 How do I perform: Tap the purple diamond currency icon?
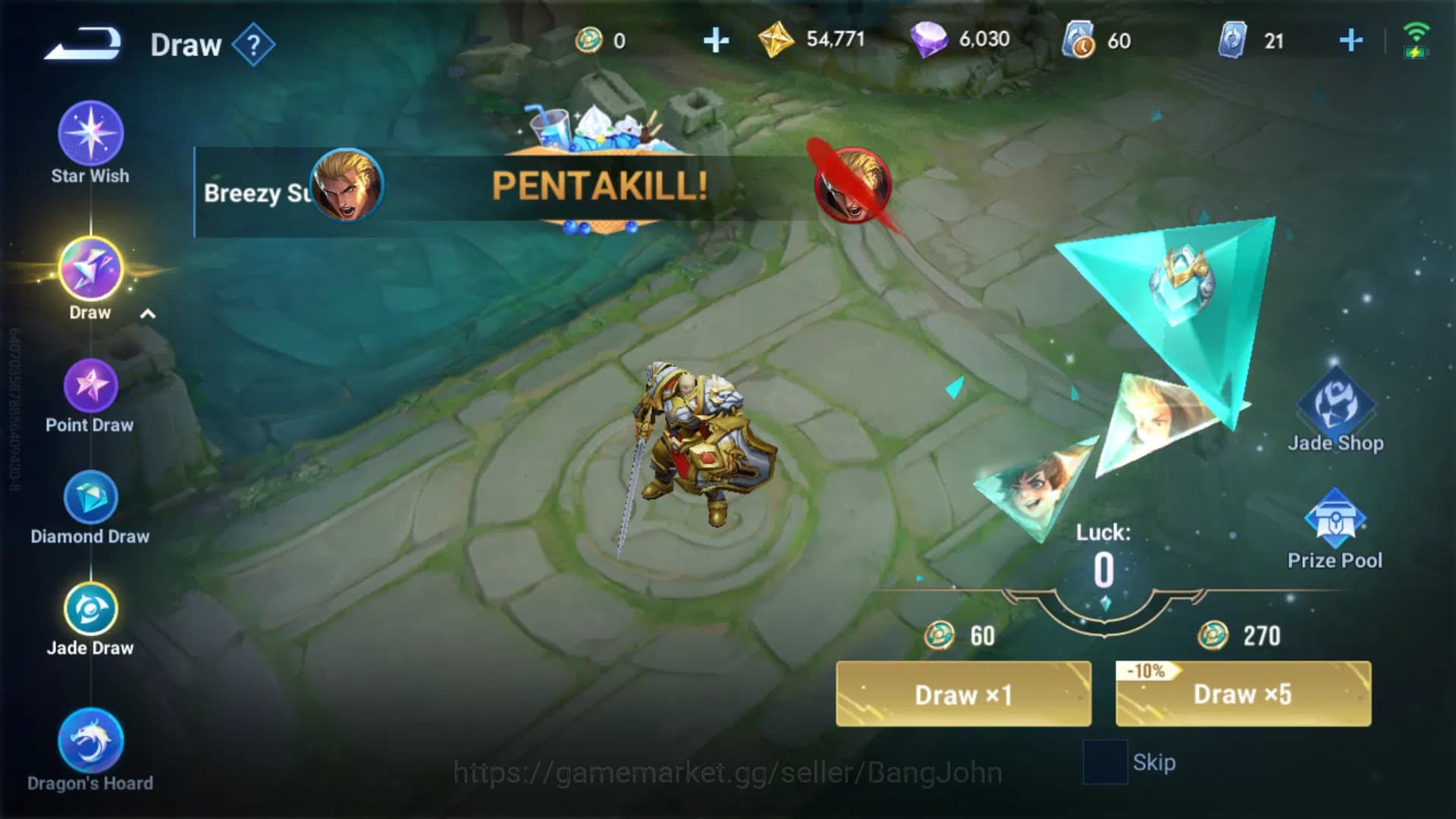(928, 39)
